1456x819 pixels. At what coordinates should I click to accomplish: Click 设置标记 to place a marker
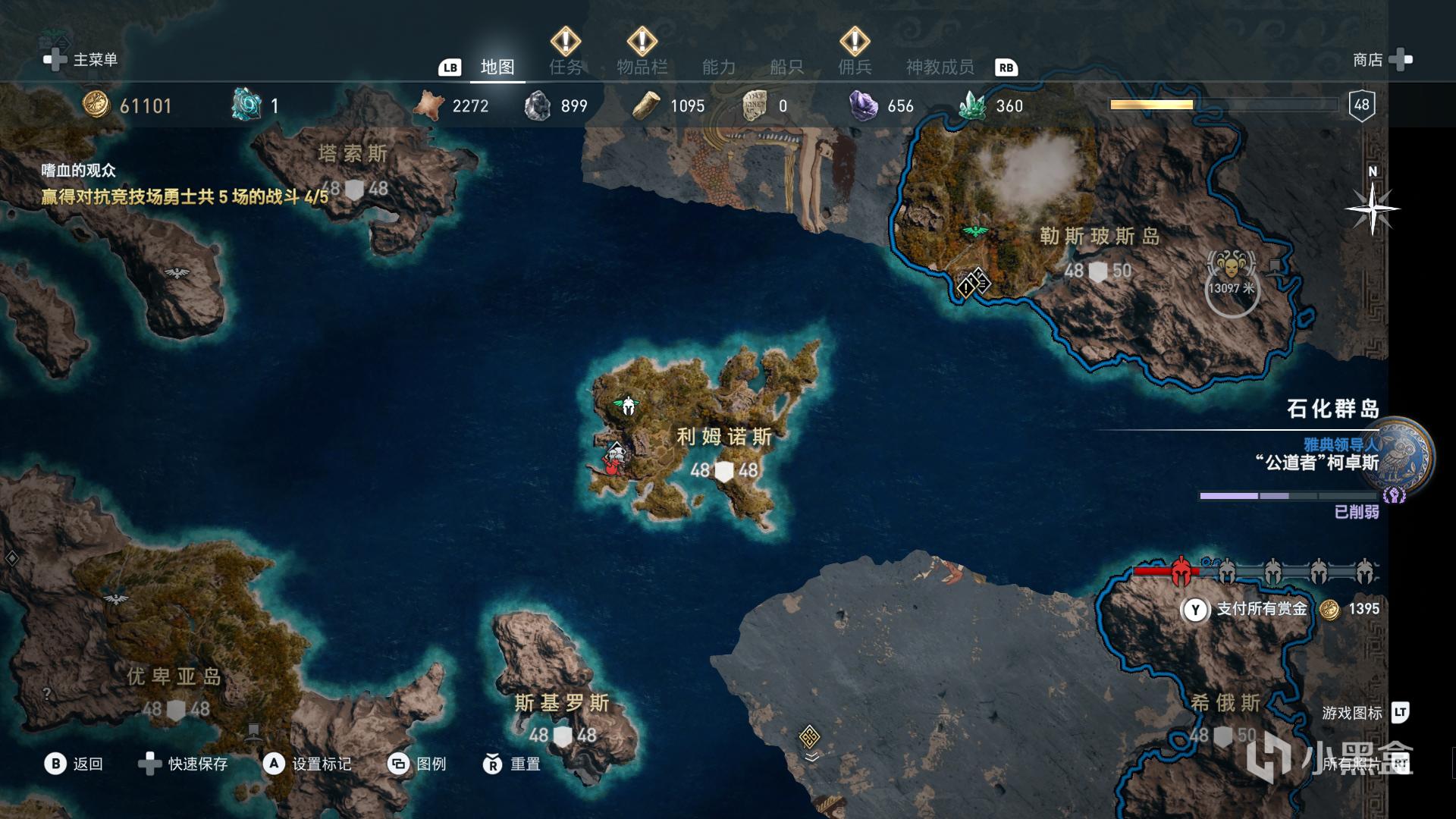tap(307, 764)
